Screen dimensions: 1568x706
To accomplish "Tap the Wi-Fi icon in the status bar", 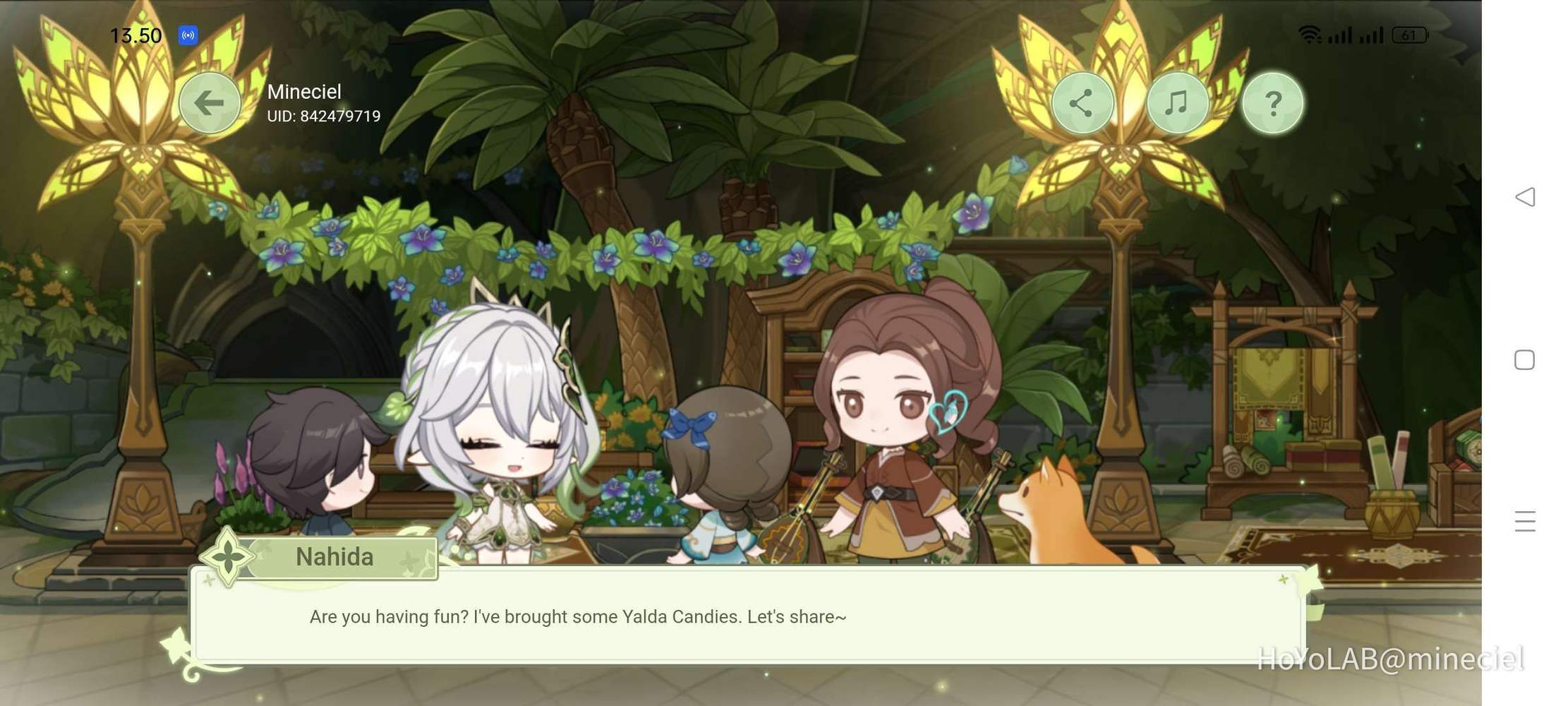I will pyautogui.click(x=1311, y=32).
